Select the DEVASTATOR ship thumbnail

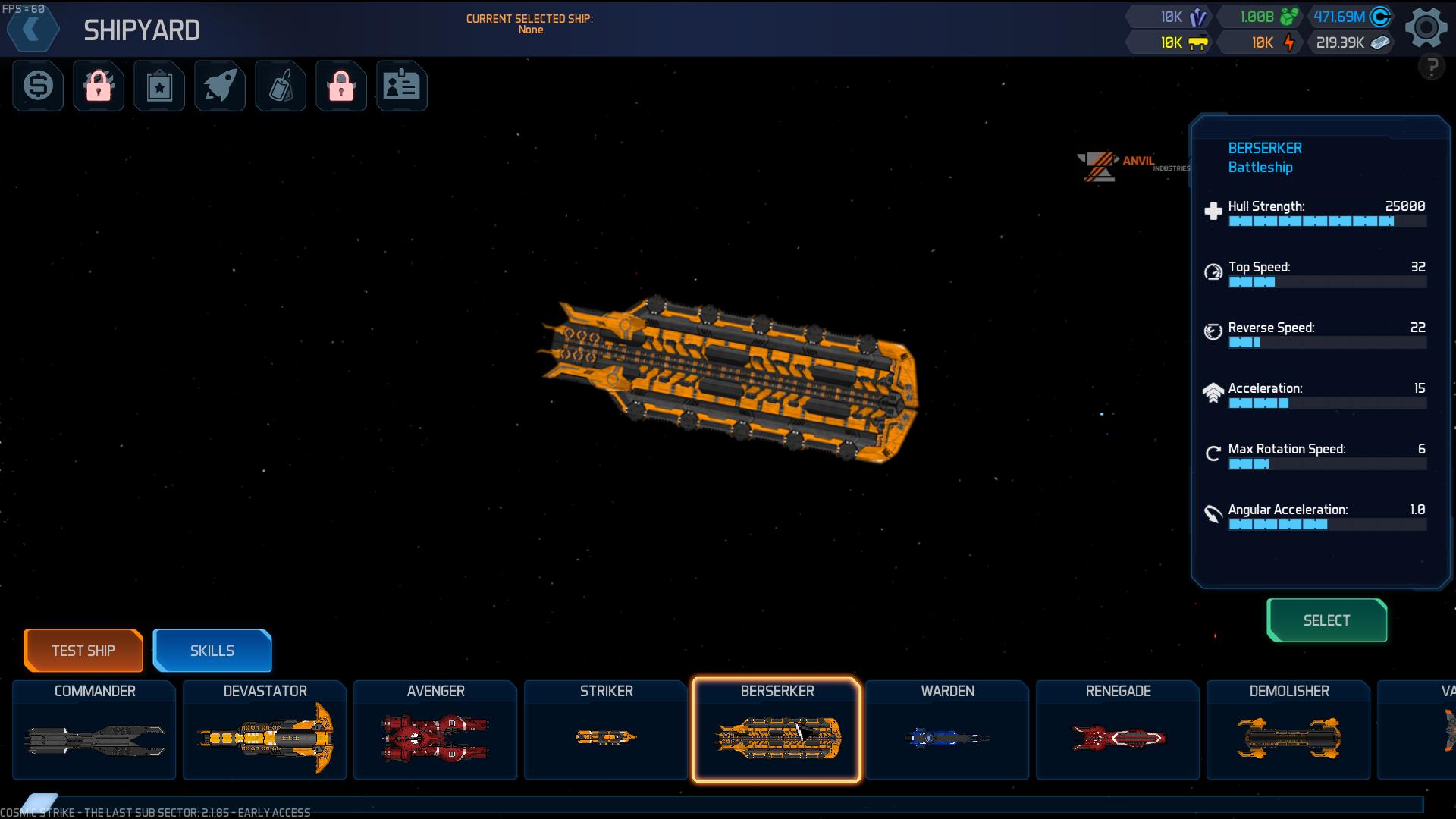point(264,730)
